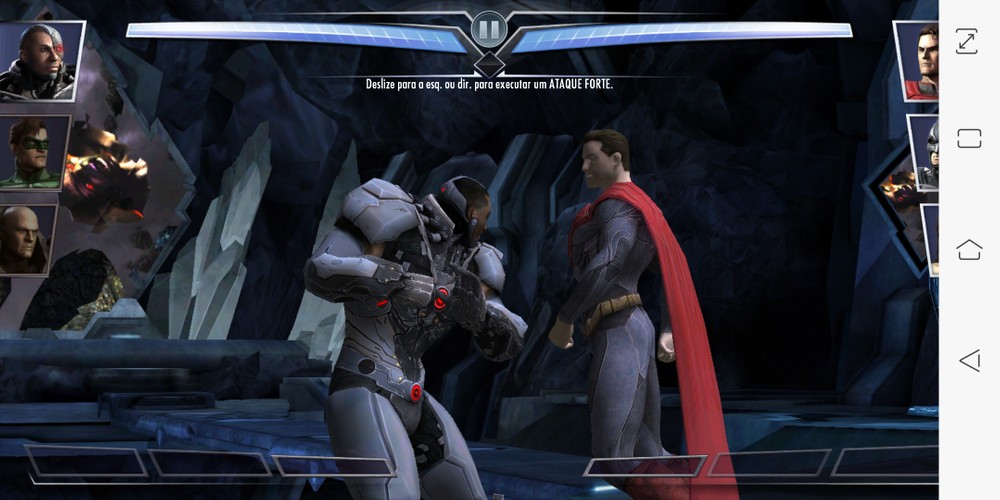Screen dimensions: 1000x500
Task: Tap the Android back triangle button
Action: [x=968, y=360]
